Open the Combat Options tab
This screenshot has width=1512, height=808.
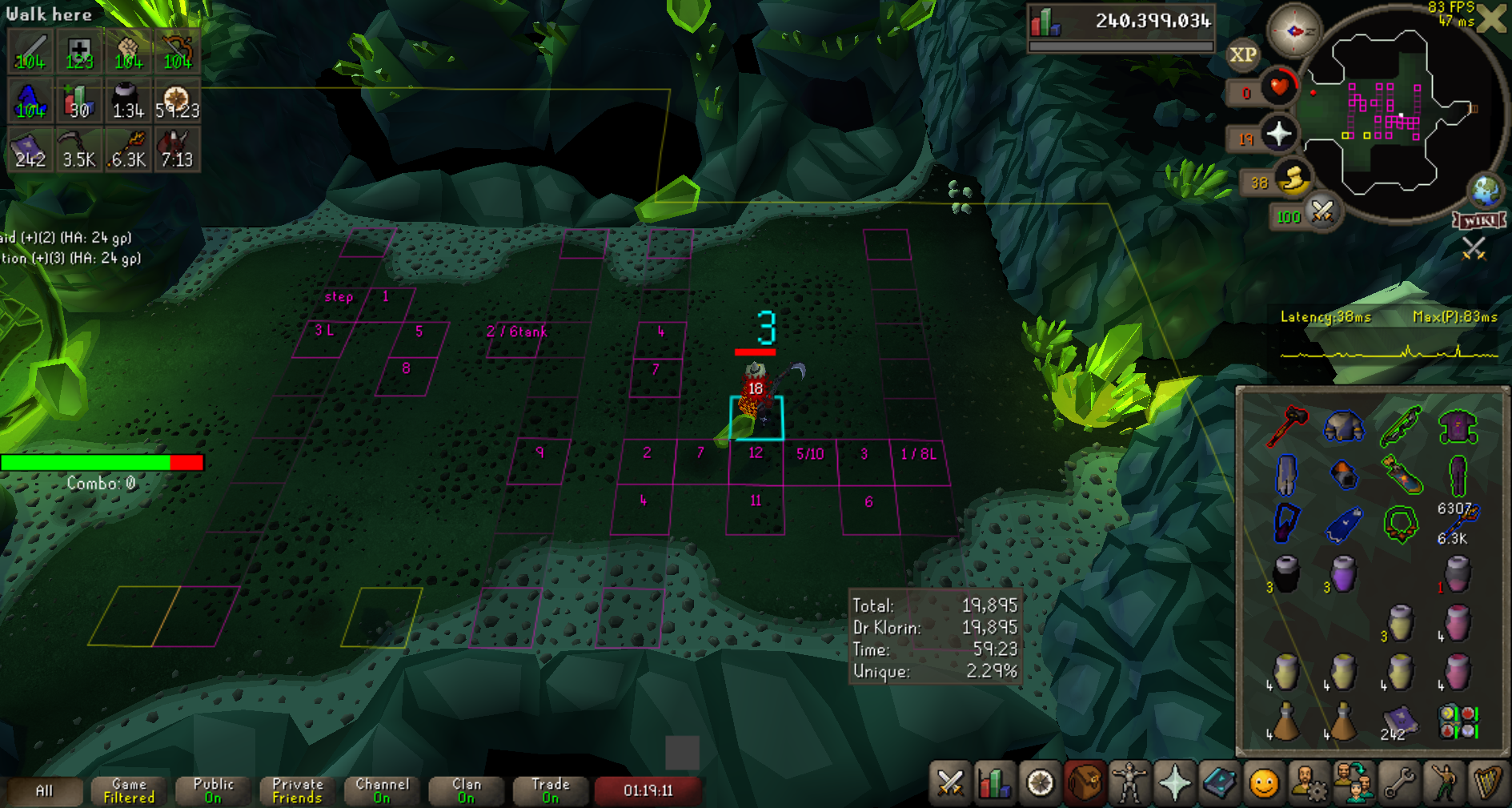[950, 782]
